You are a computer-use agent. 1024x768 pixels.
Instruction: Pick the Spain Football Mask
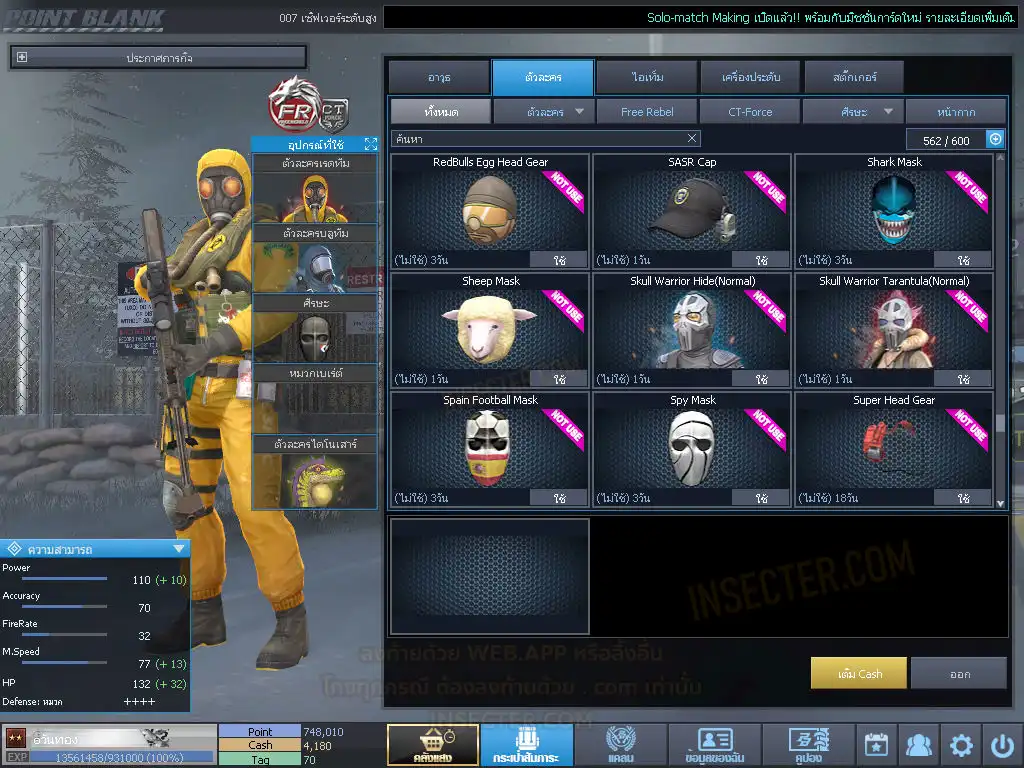(x=490, y=447)
